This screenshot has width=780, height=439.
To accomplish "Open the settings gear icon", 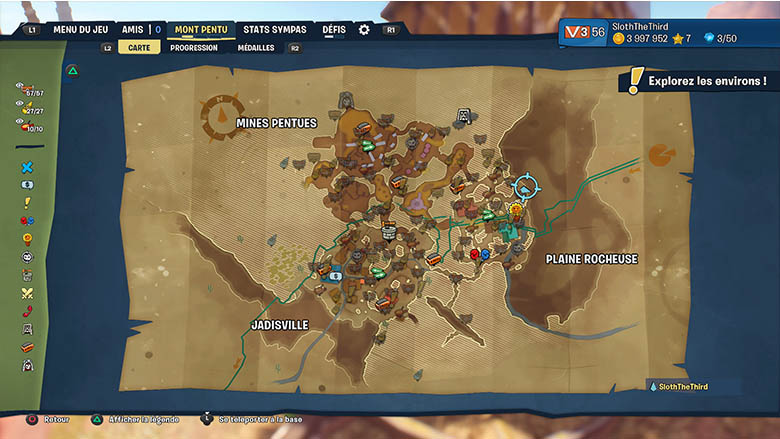I will pyautogui.click(x=364, y=30).
